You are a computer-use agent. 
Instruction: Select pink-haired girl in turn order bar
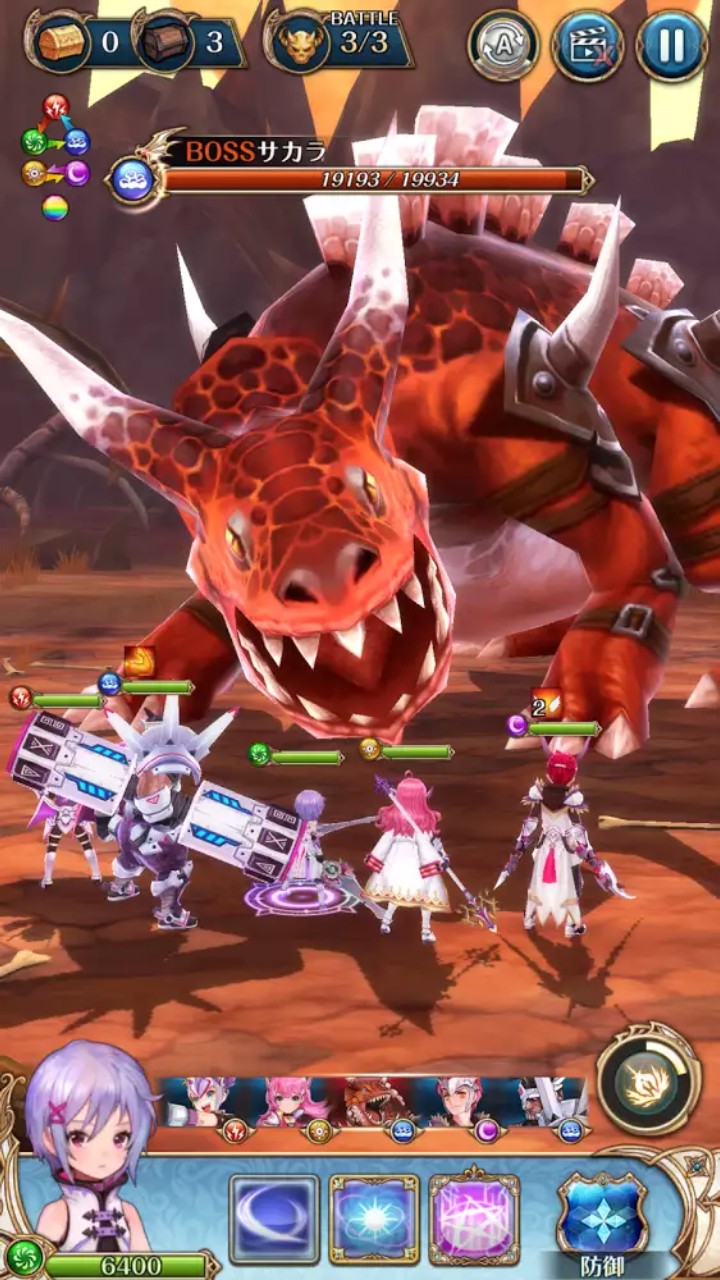(292, 1103)
